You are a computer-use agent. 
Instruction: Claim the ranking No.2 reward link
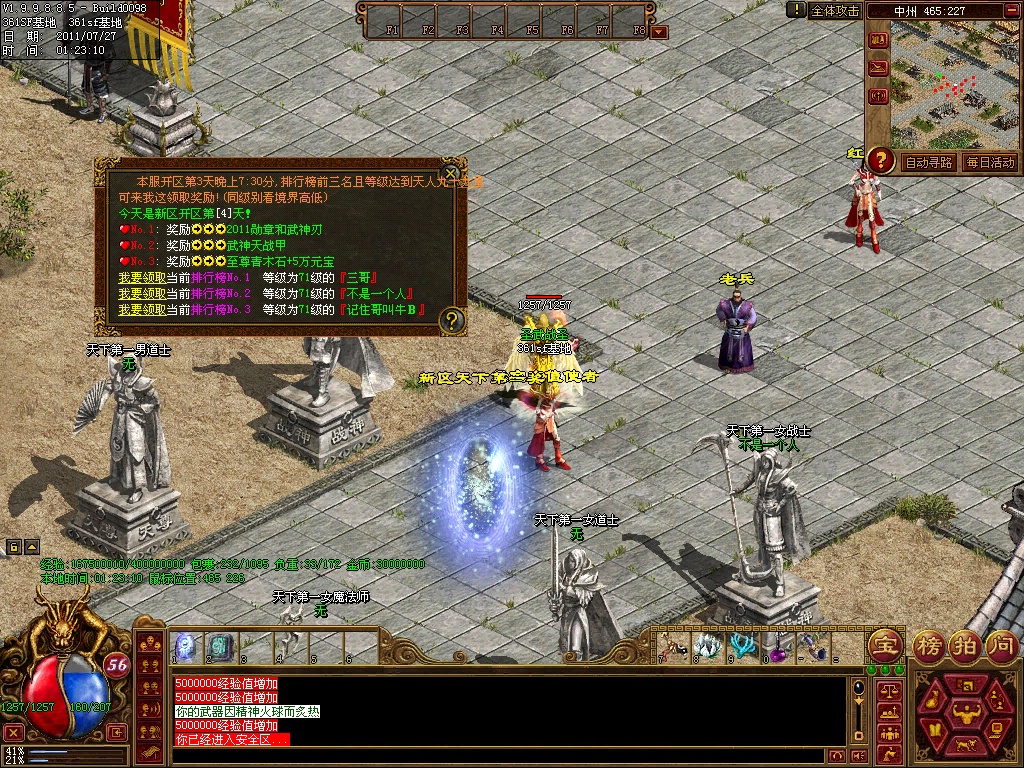[138, 293]
